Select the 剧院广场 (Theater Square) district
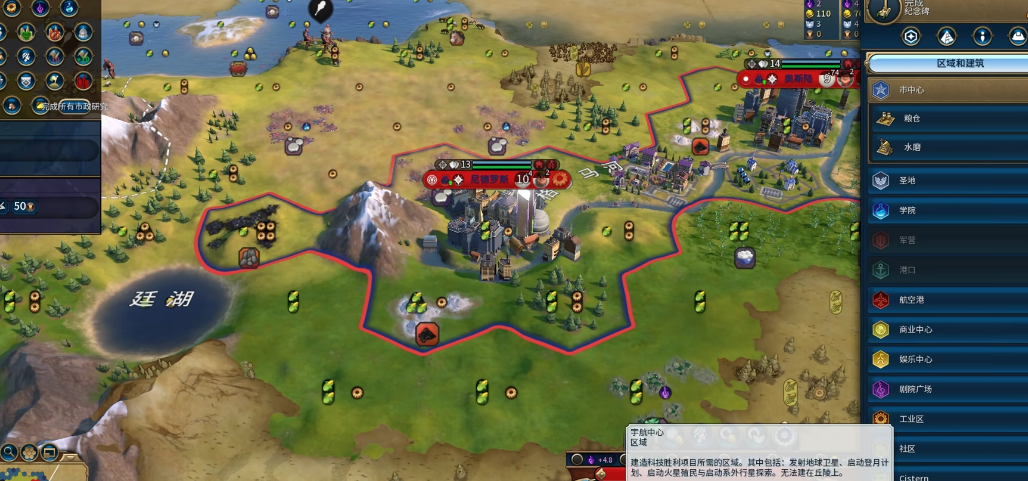 [945, 389]
